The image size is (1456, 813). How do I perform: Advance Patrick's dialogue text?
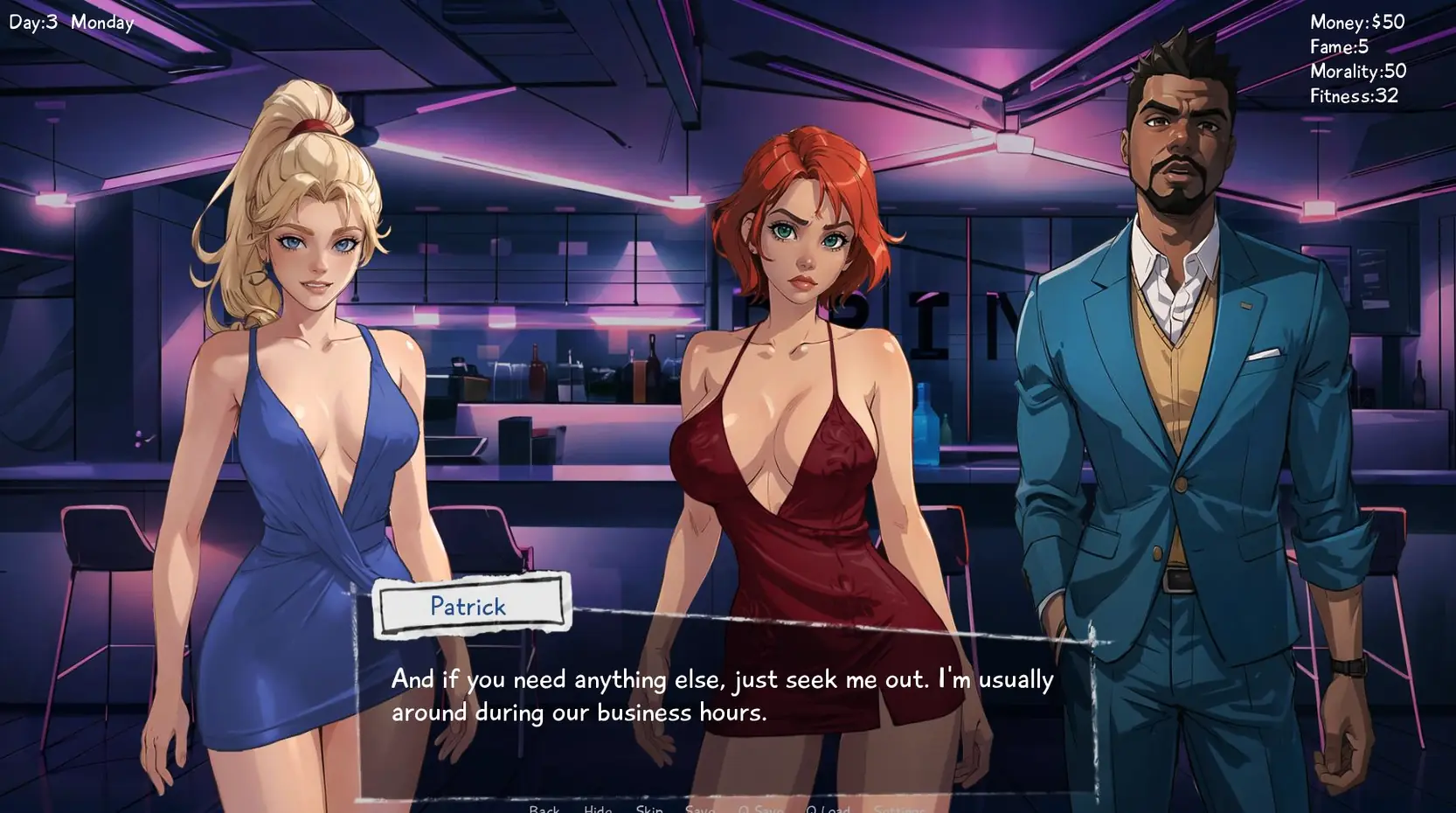click(722, 696)
